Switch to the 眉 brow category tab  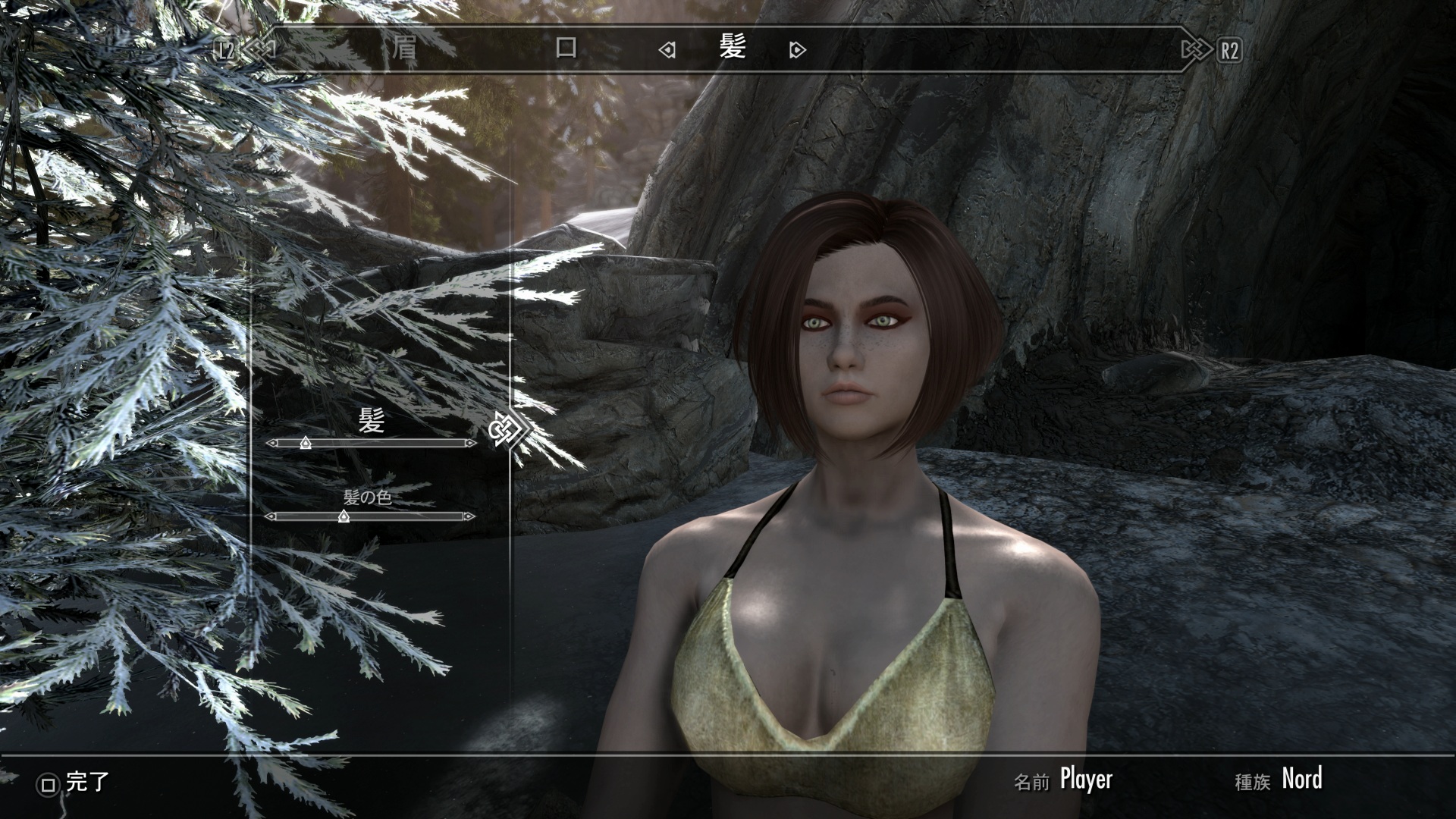(403, 49)
